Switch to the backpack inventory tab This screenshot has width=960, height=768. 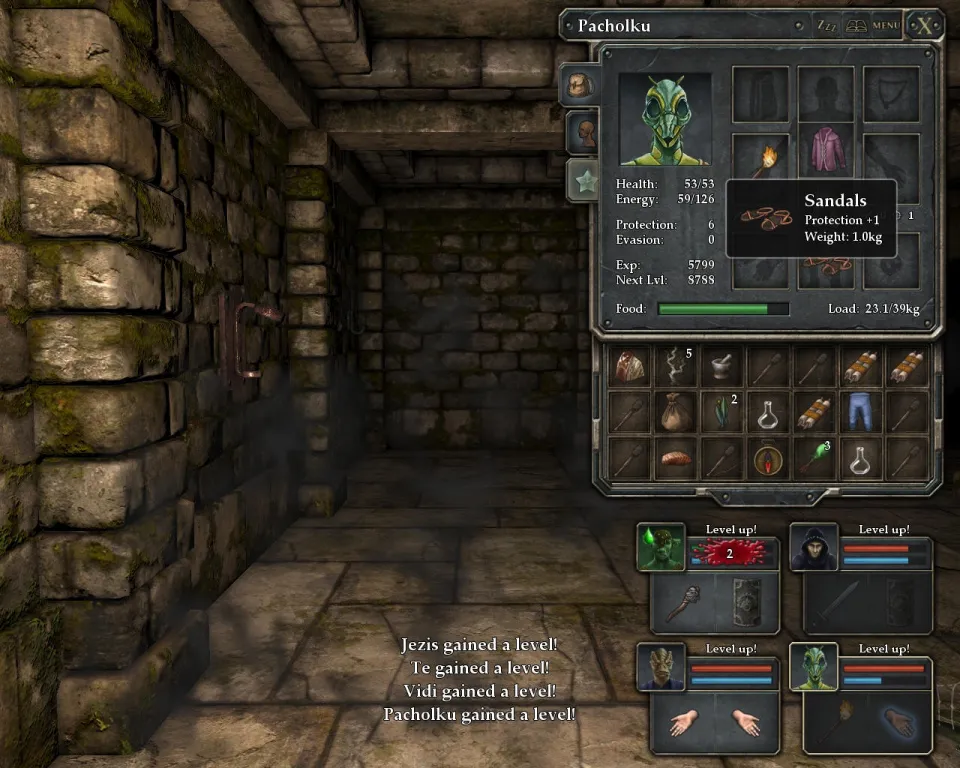[x=582, y=85]
